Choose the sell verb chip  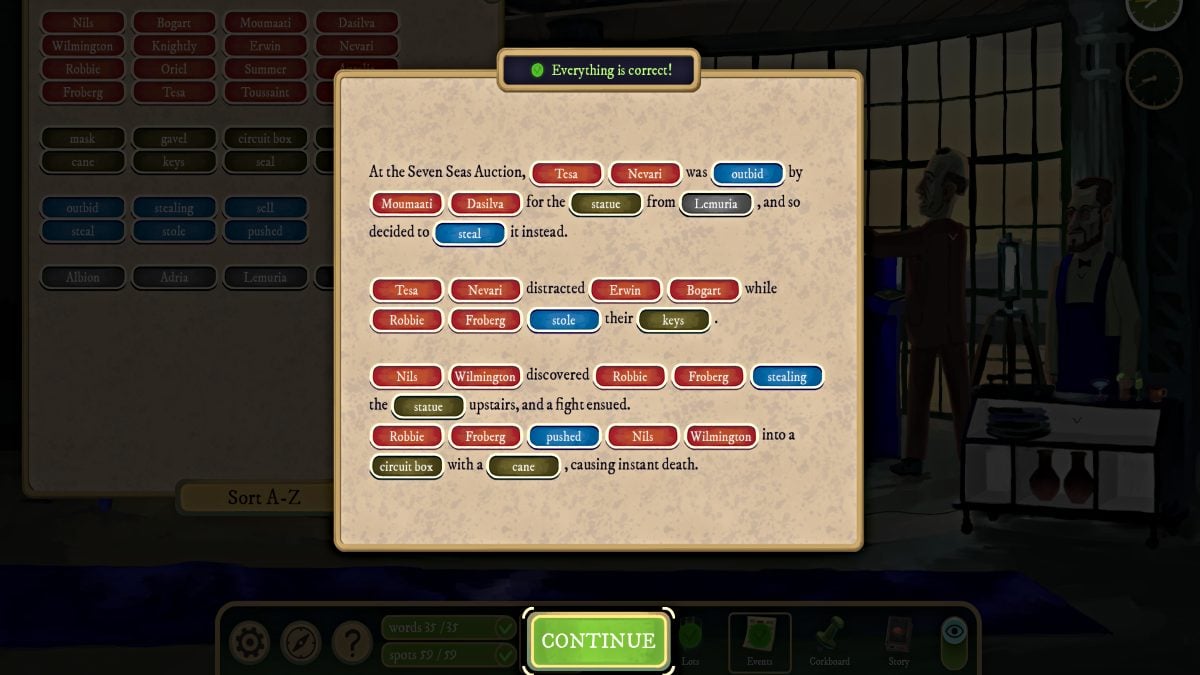265,208
